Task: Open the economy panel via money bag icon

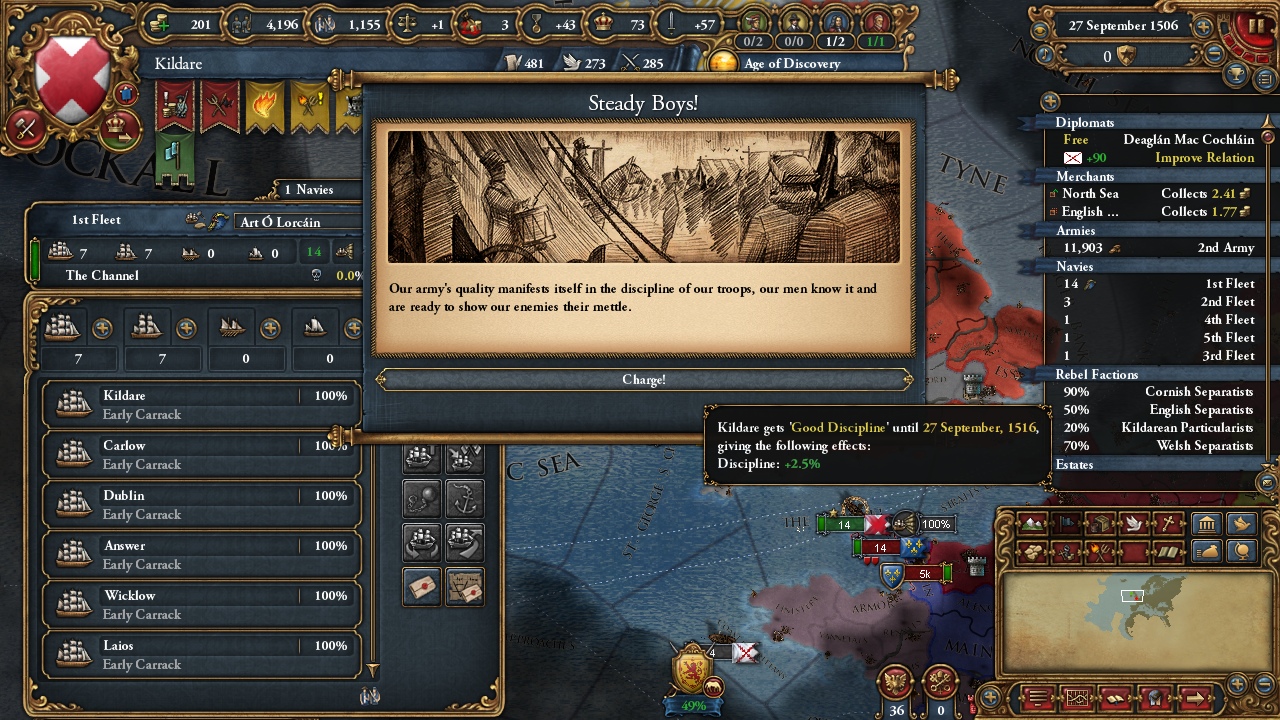Action: pyautogui.click(x=1207, y=551)
